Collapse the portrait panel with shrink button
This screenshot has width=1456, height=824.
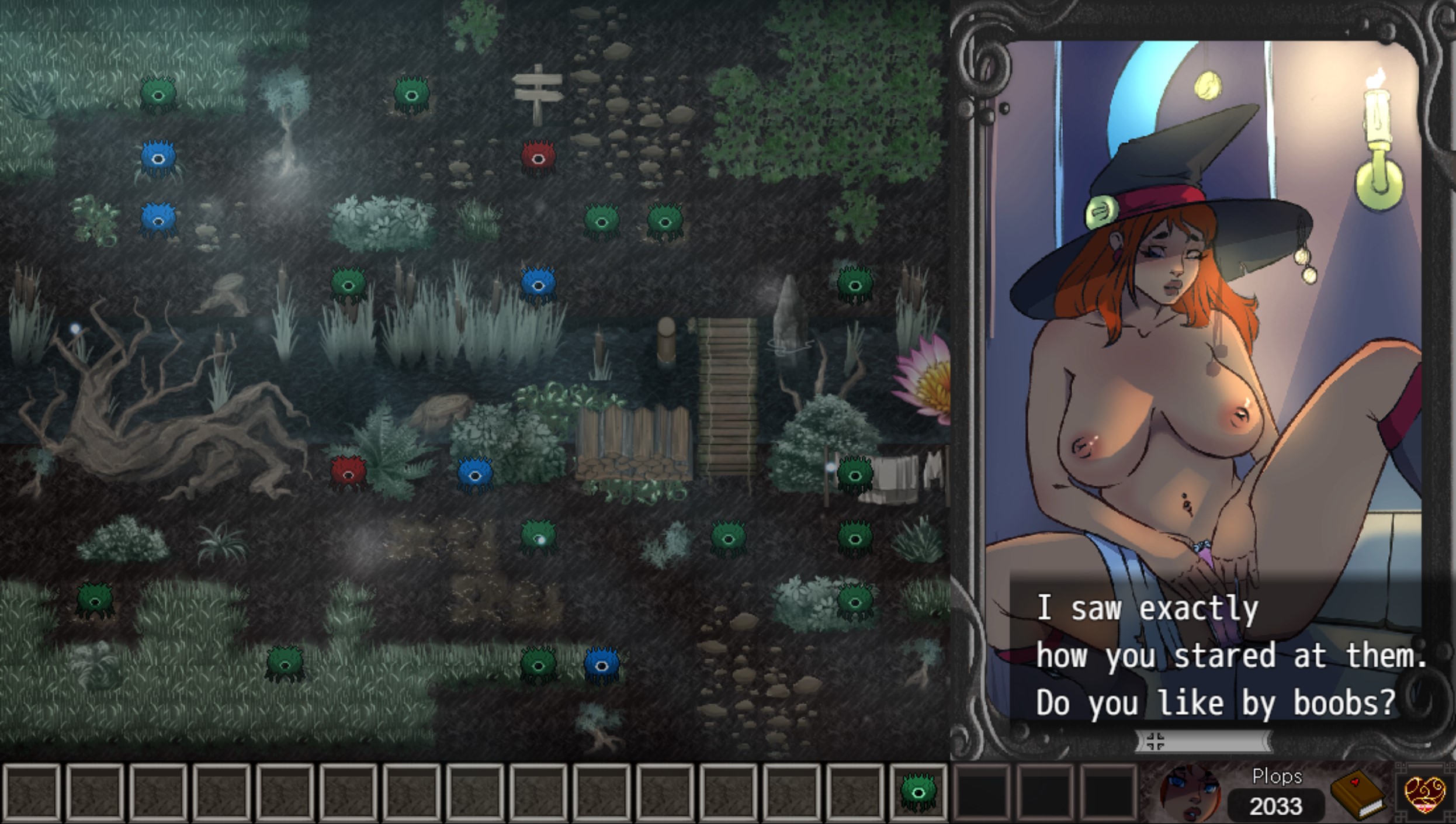pos(1155,741)
